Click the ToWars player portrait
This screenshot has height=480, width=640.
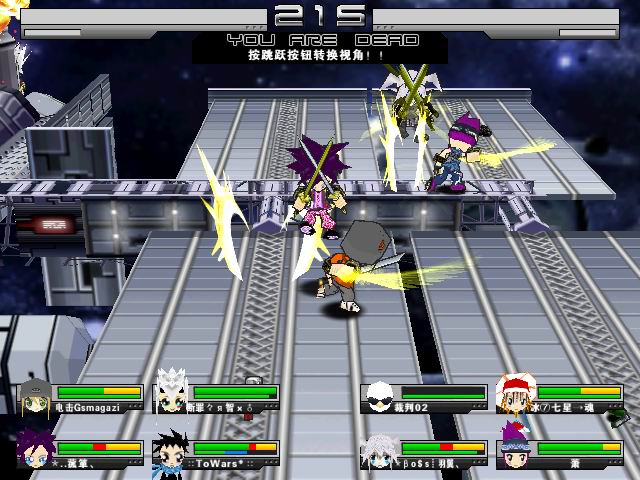click(172, 452)
